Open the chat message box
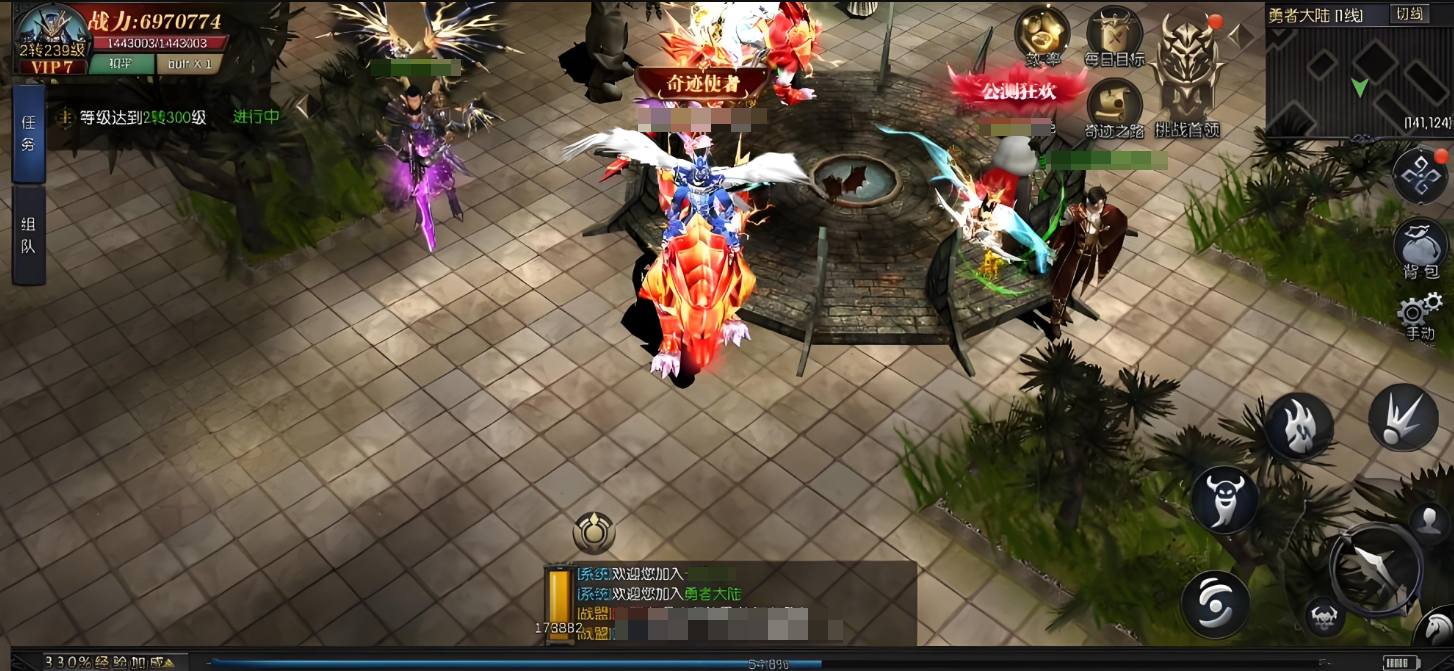Image resolution: width=1454 pixels, height=671 pixels. [x=730, y=601]
